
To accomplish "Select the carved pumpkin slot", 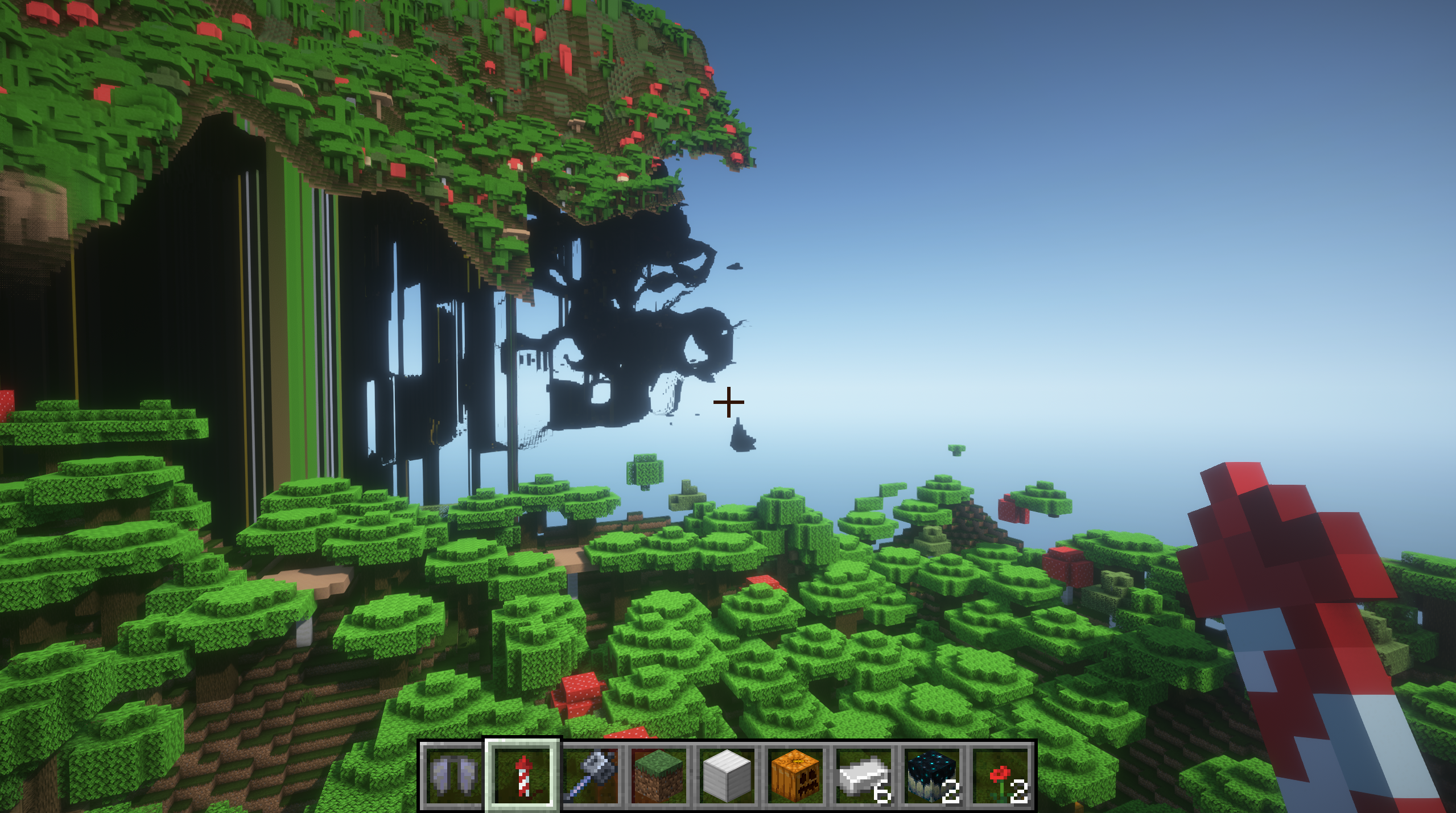I will pos(795,775).
